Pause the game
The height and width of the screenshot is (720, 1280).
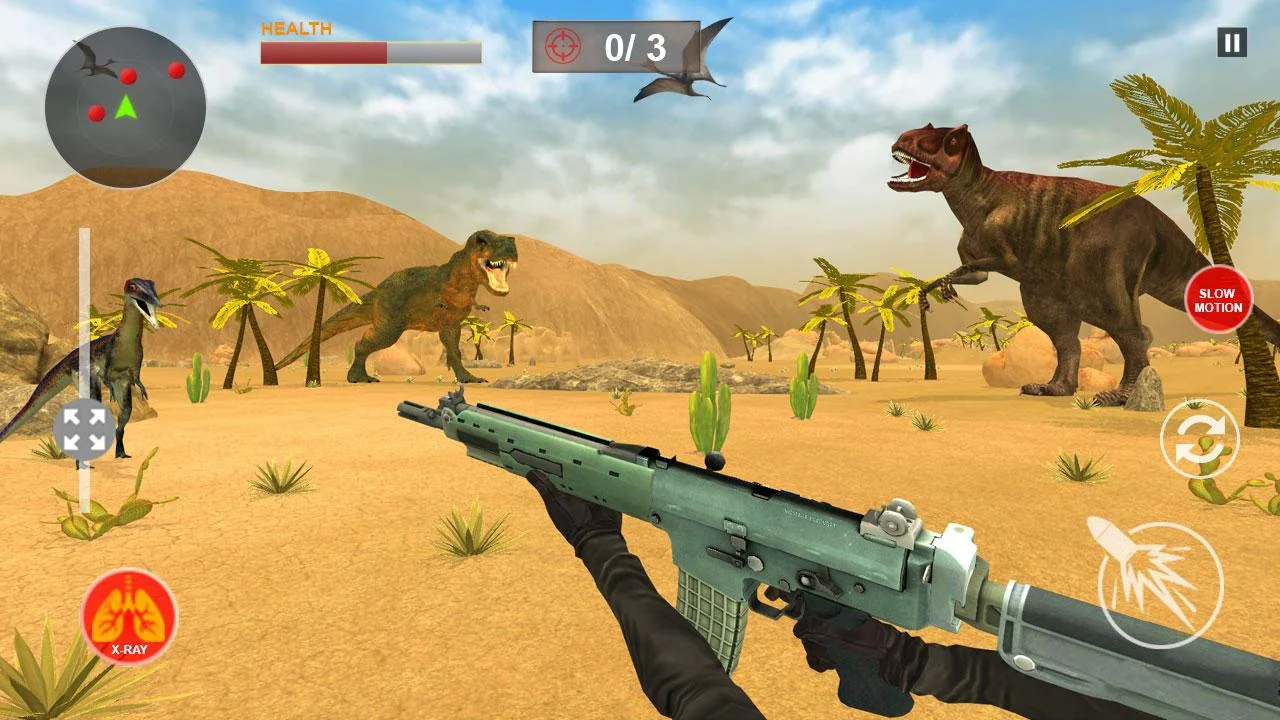[1232, 42]
